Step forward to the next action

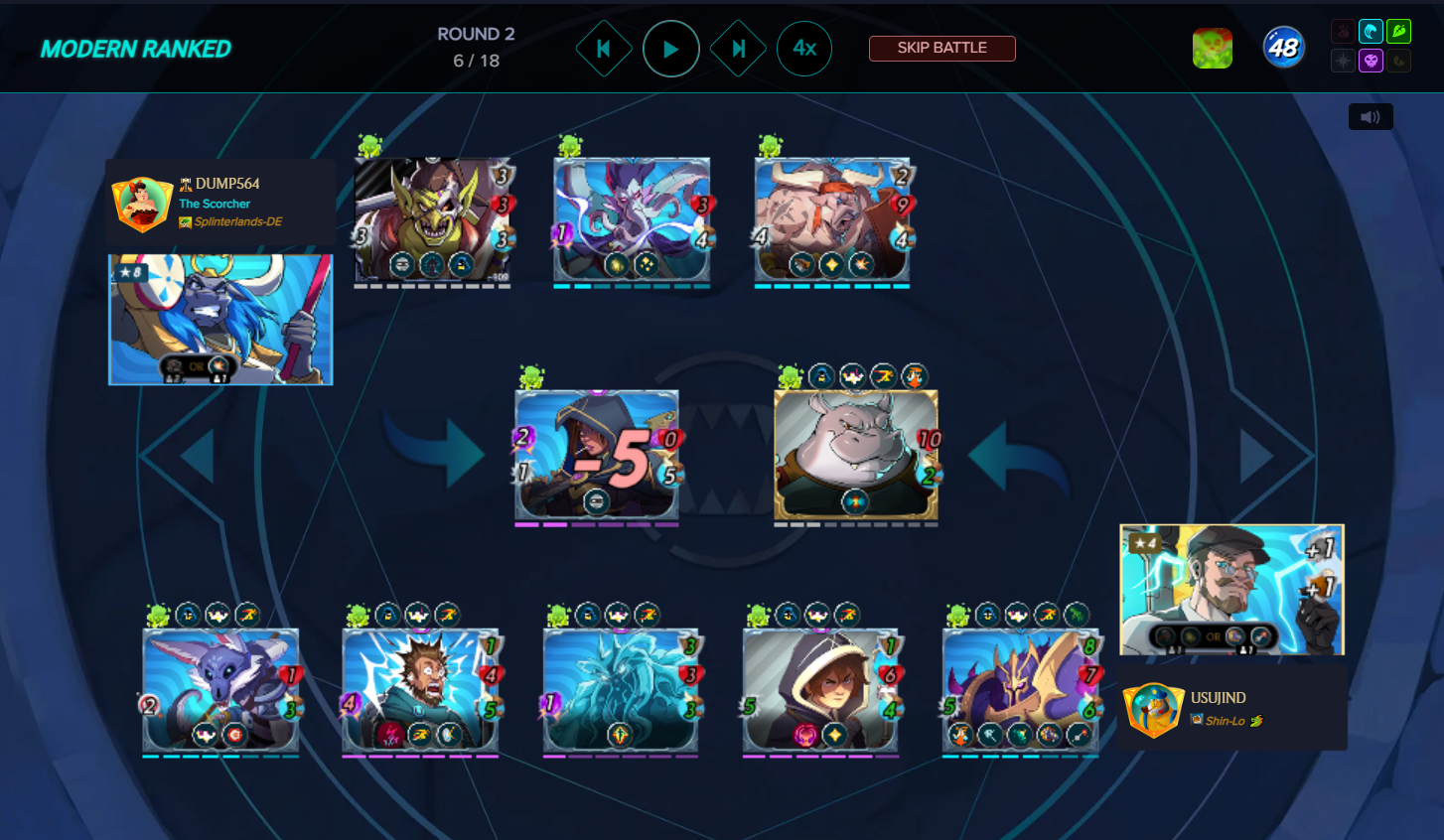738,49
